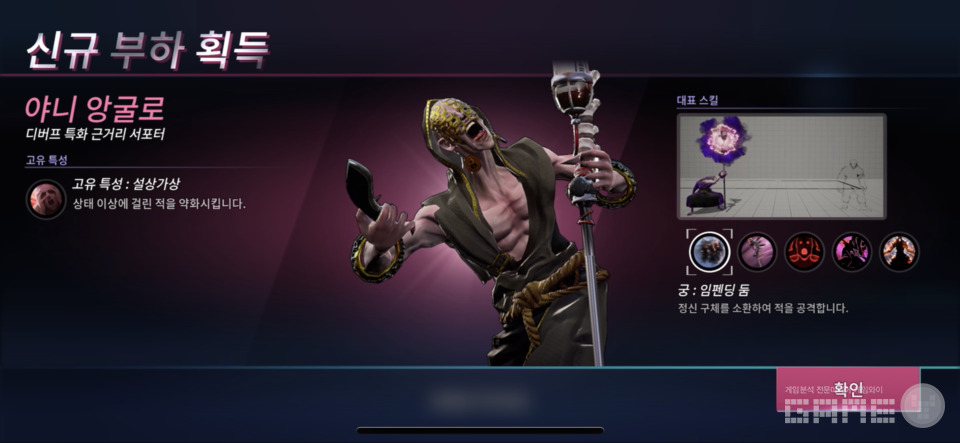Pick the magenta dark-silhouette skill icon
This screenshot has width=960, height=443.
pos(852,251)
